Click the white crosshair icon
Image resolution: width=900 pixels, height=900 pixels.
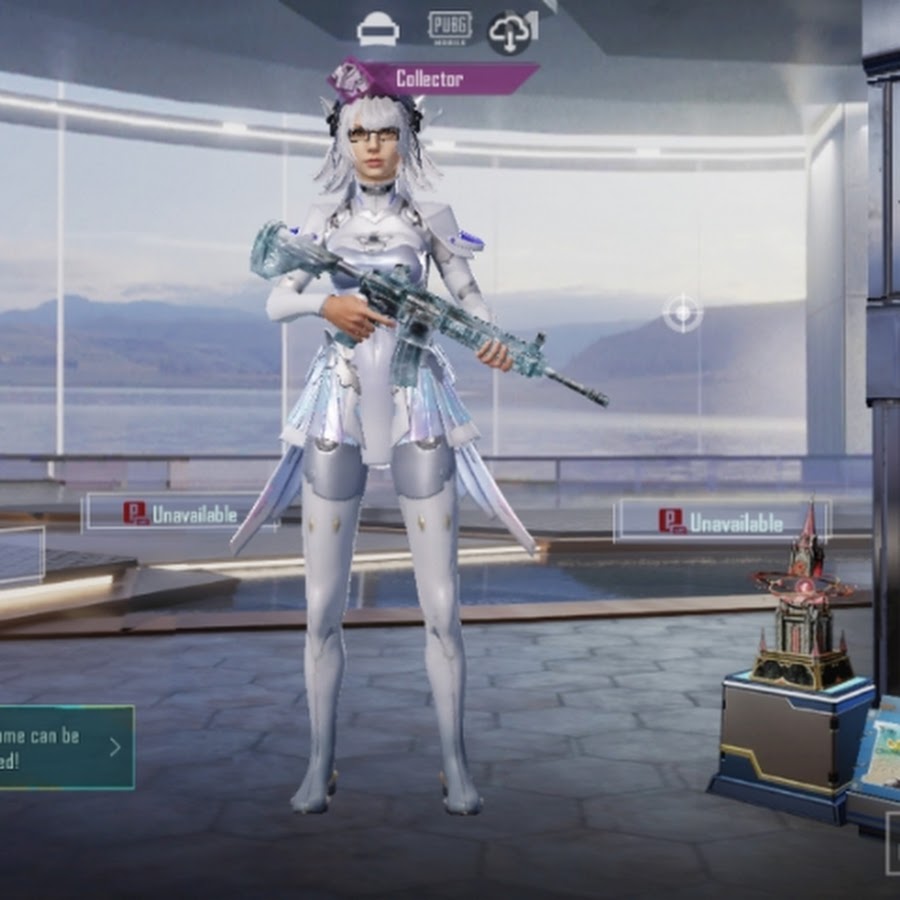coord(683,314)
